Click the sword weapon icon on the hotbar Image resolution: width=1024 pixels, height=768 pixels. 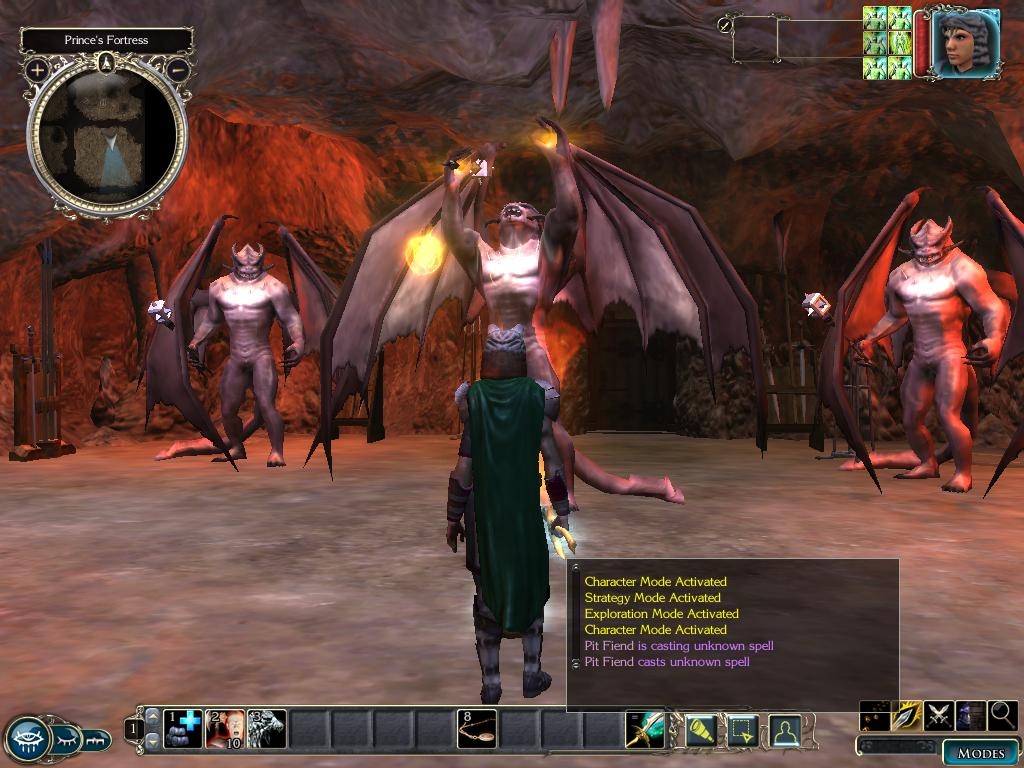tap(644, 730)
